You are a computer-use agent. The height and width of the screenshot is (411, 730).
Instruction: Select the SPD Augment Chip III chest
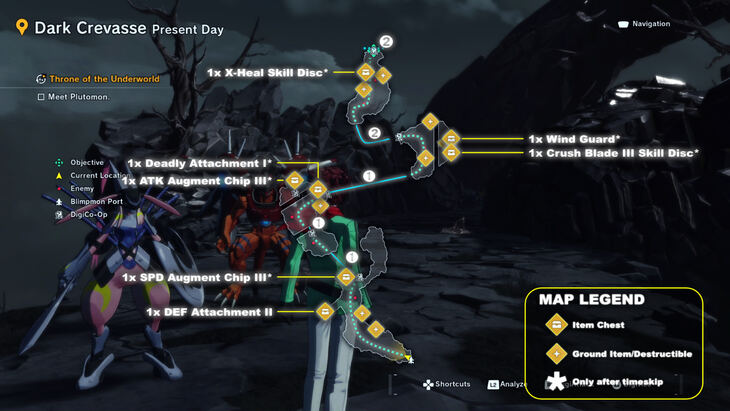[346, 277]
